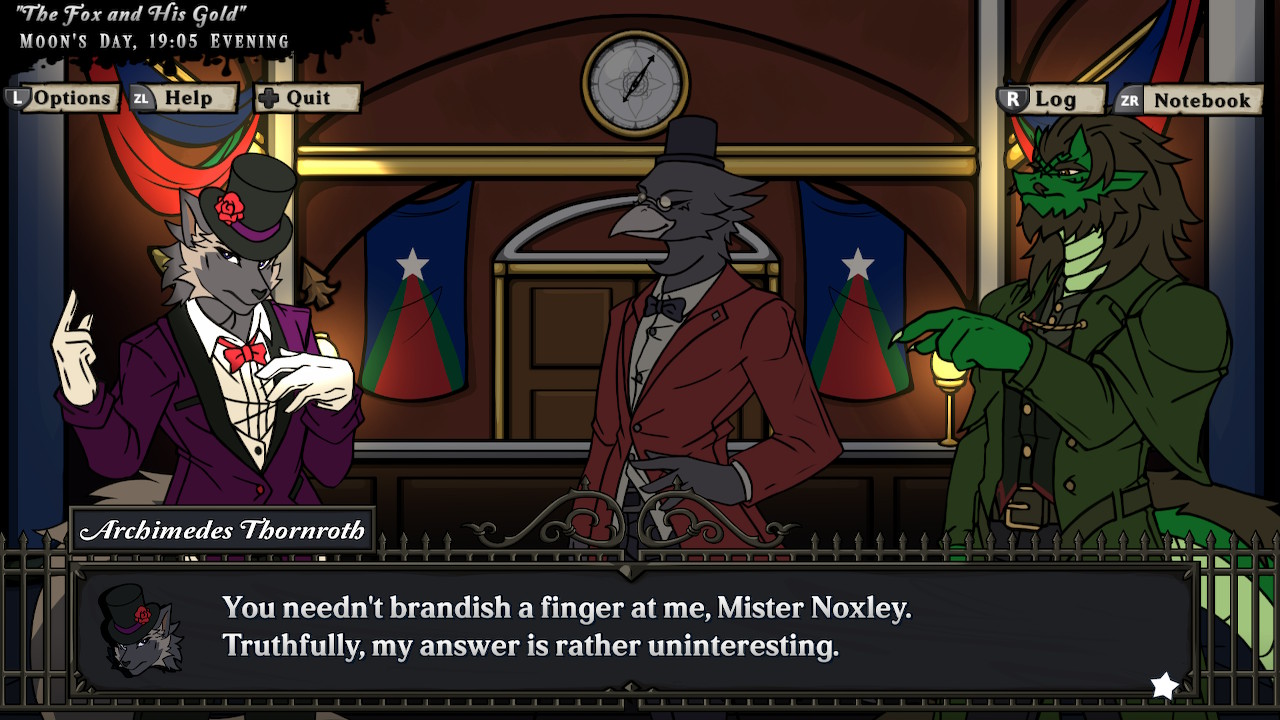
Task: Click the L shoulder button icon beside Options
Action: (20, 98)
